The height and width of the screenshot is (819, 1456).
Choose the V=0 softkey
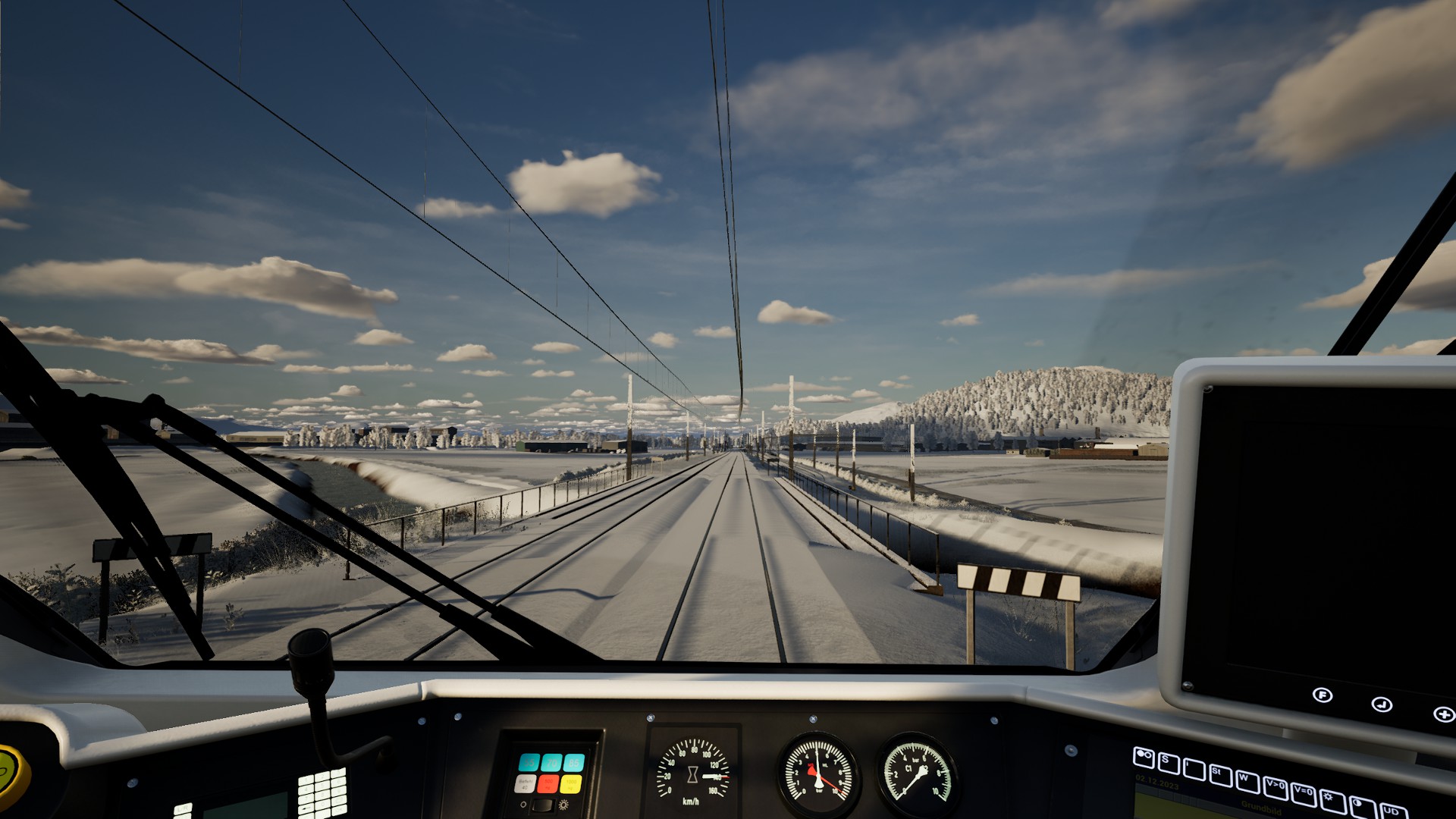[1303, 795]
